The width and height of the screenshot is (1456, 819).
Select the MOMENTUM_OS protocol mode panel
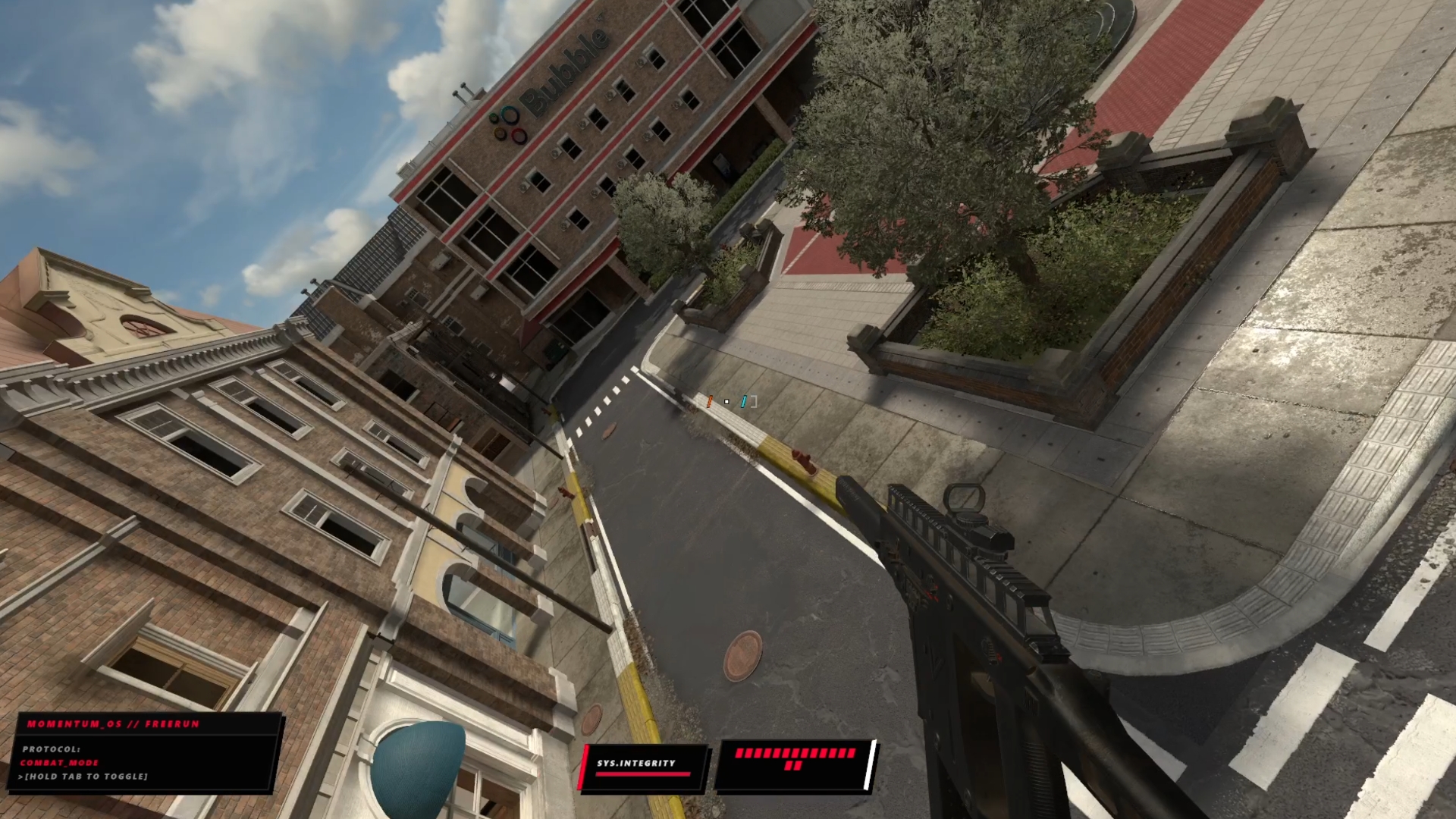coord(148,753)
